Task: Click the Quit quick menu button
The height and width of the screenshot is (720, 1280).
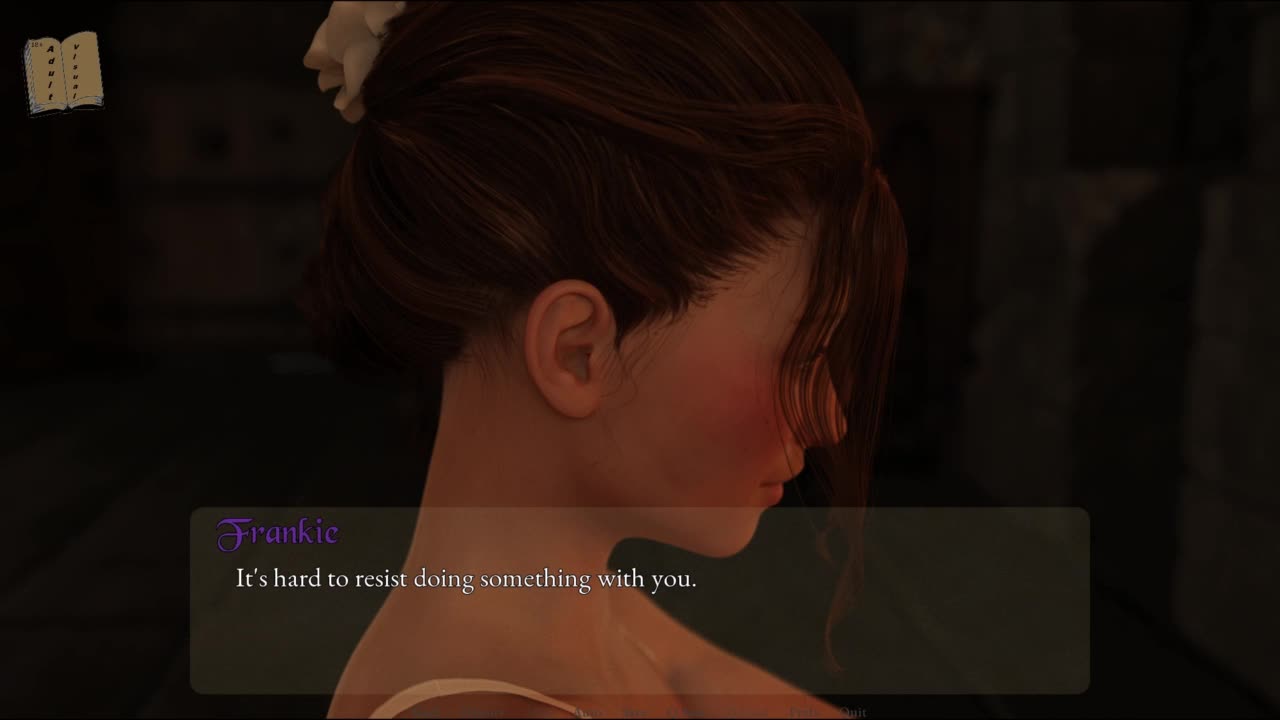Action: (x=853, y=712)
